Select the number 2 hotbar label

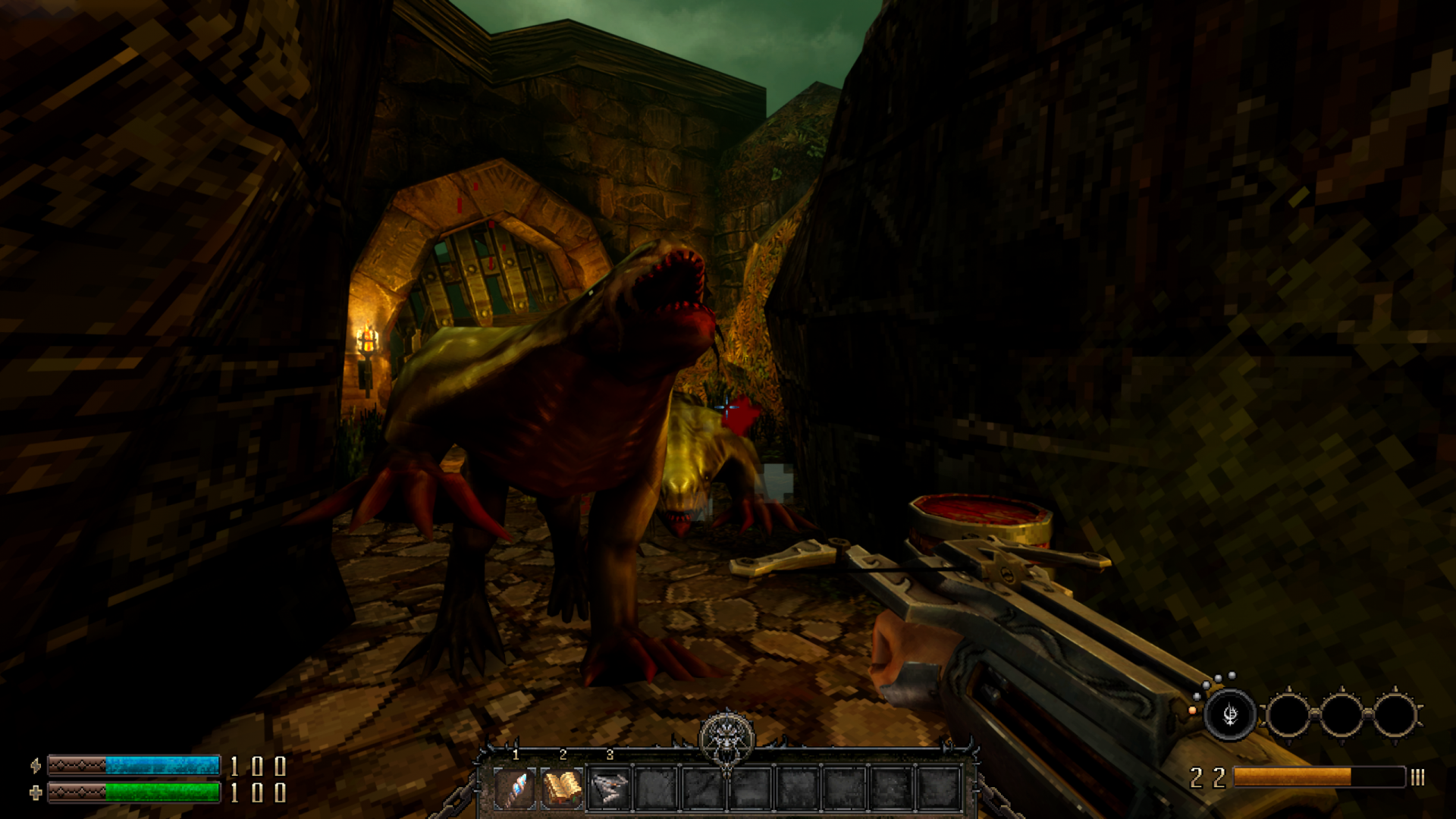pyautogui.click(x=563, y=755)
